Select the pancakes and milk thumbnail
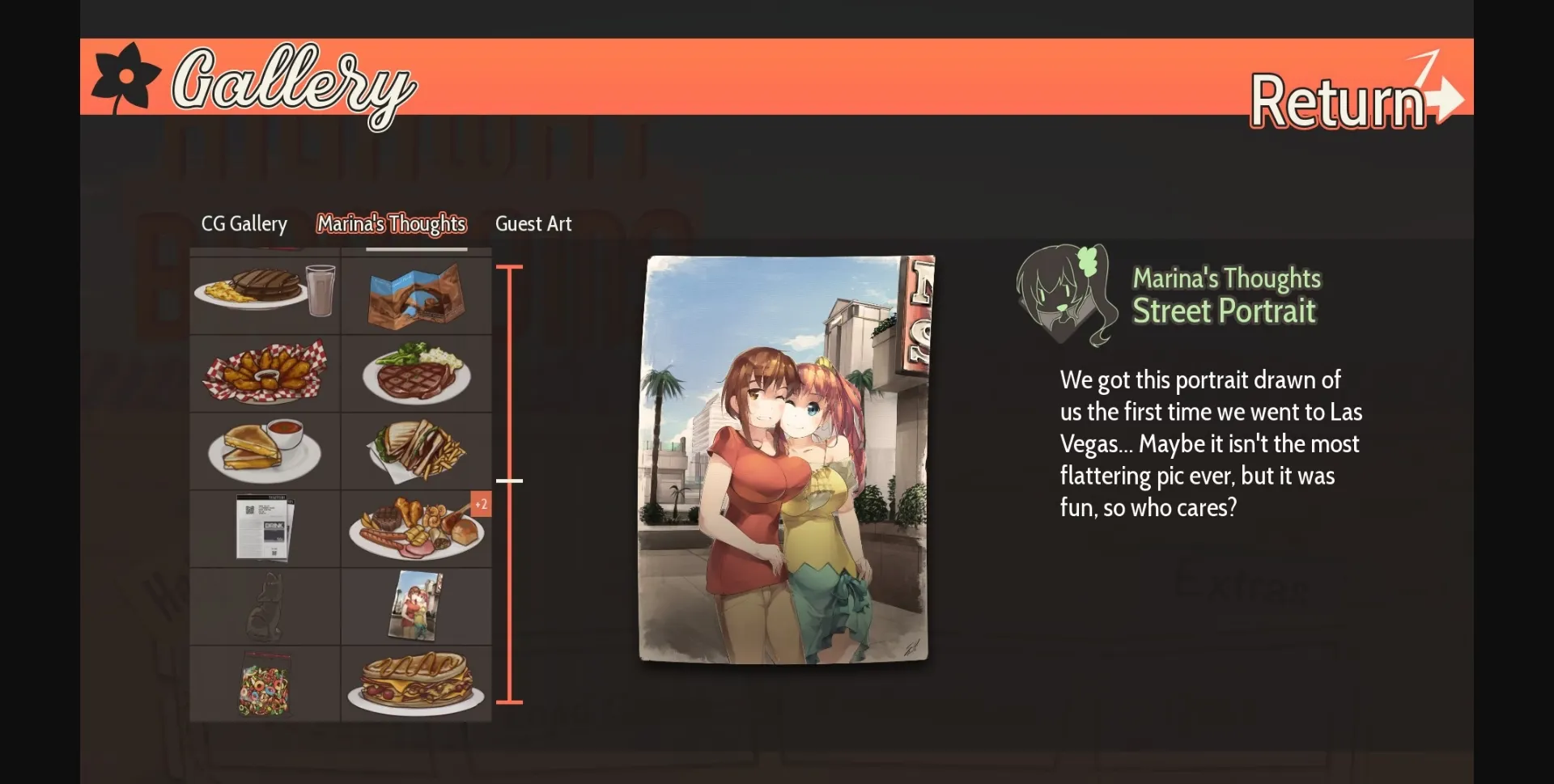1554x784 pixels. pos(264,295)
